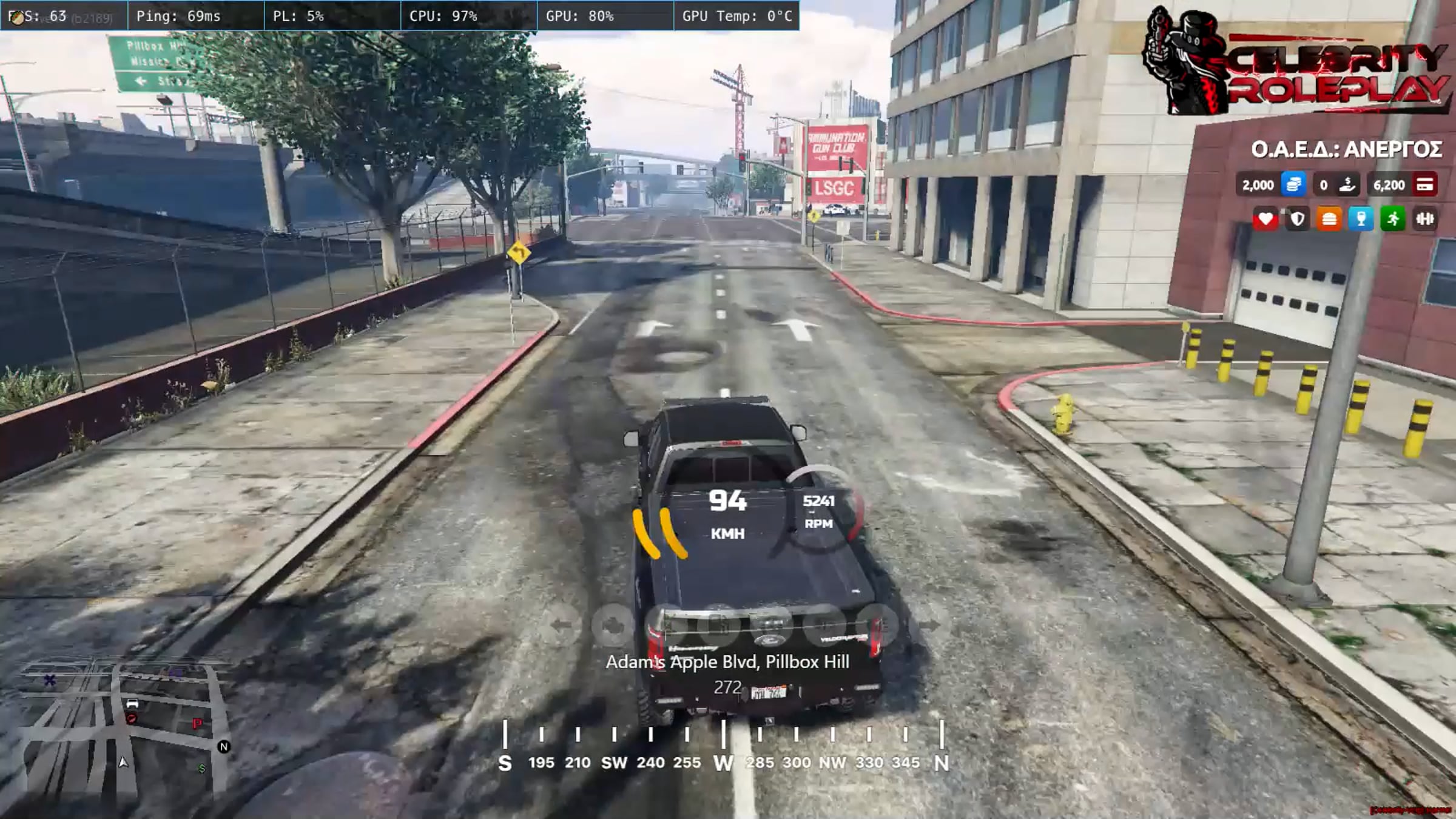Click the engine status indicator icon

pyautogui.click(x=613, y=624)
